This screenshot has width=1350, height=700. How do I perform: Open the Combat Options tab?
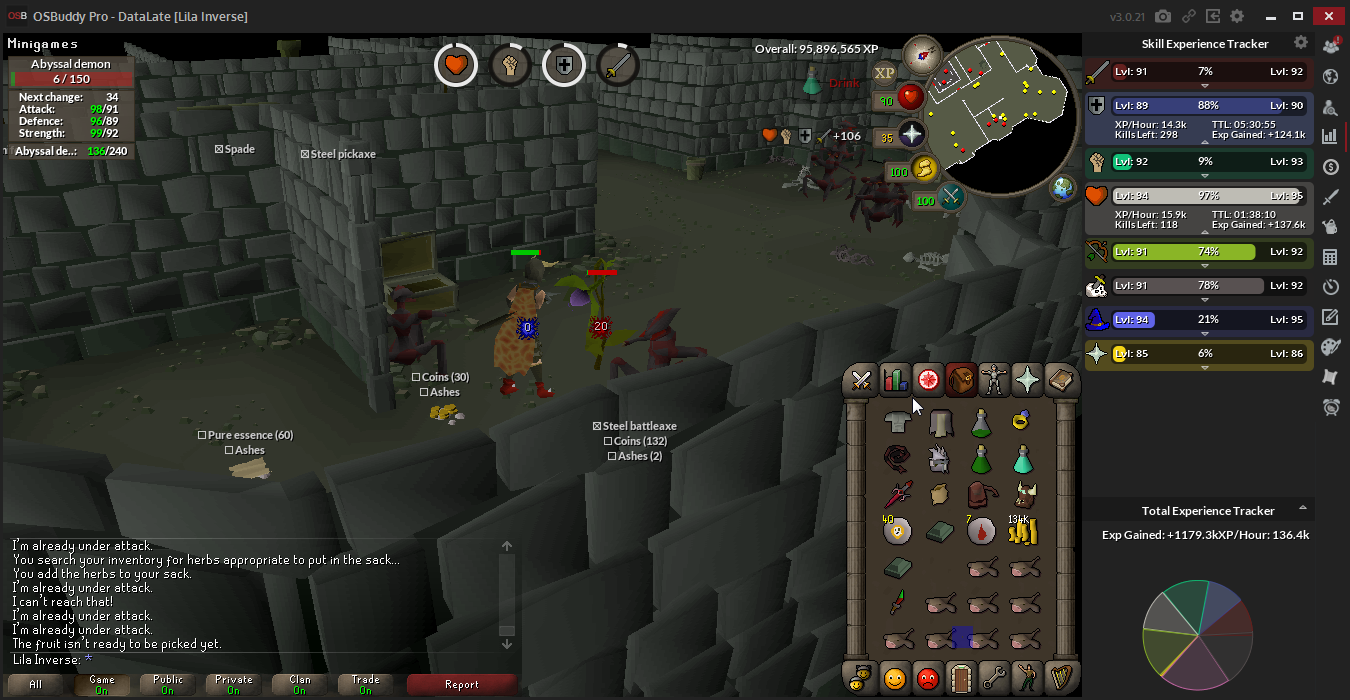tap(861, 380)
